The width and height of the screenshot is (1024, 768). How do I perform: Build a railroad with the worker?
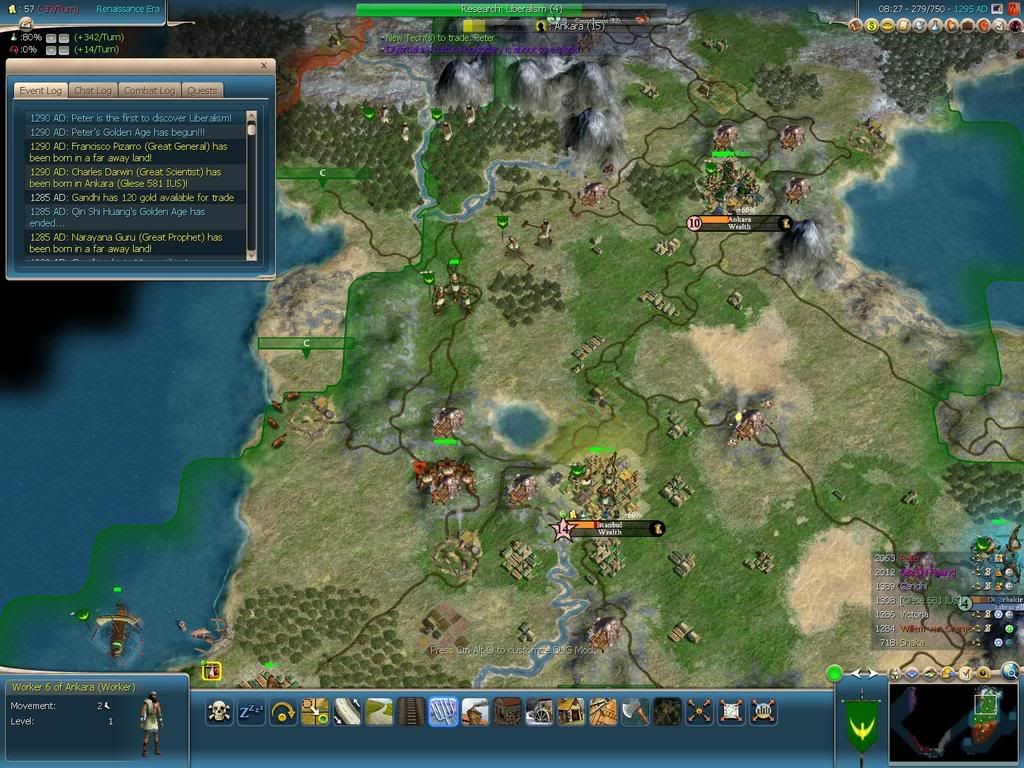411,711
